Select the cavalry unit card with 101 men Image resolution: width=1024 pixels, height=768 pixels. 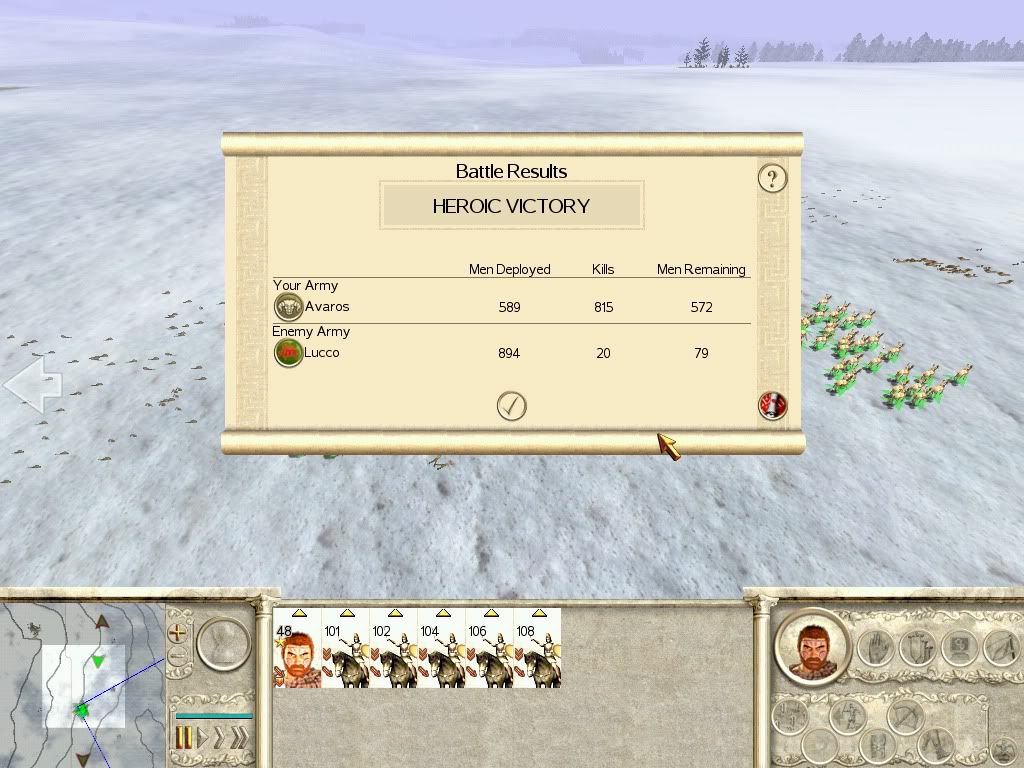[345, 648]
